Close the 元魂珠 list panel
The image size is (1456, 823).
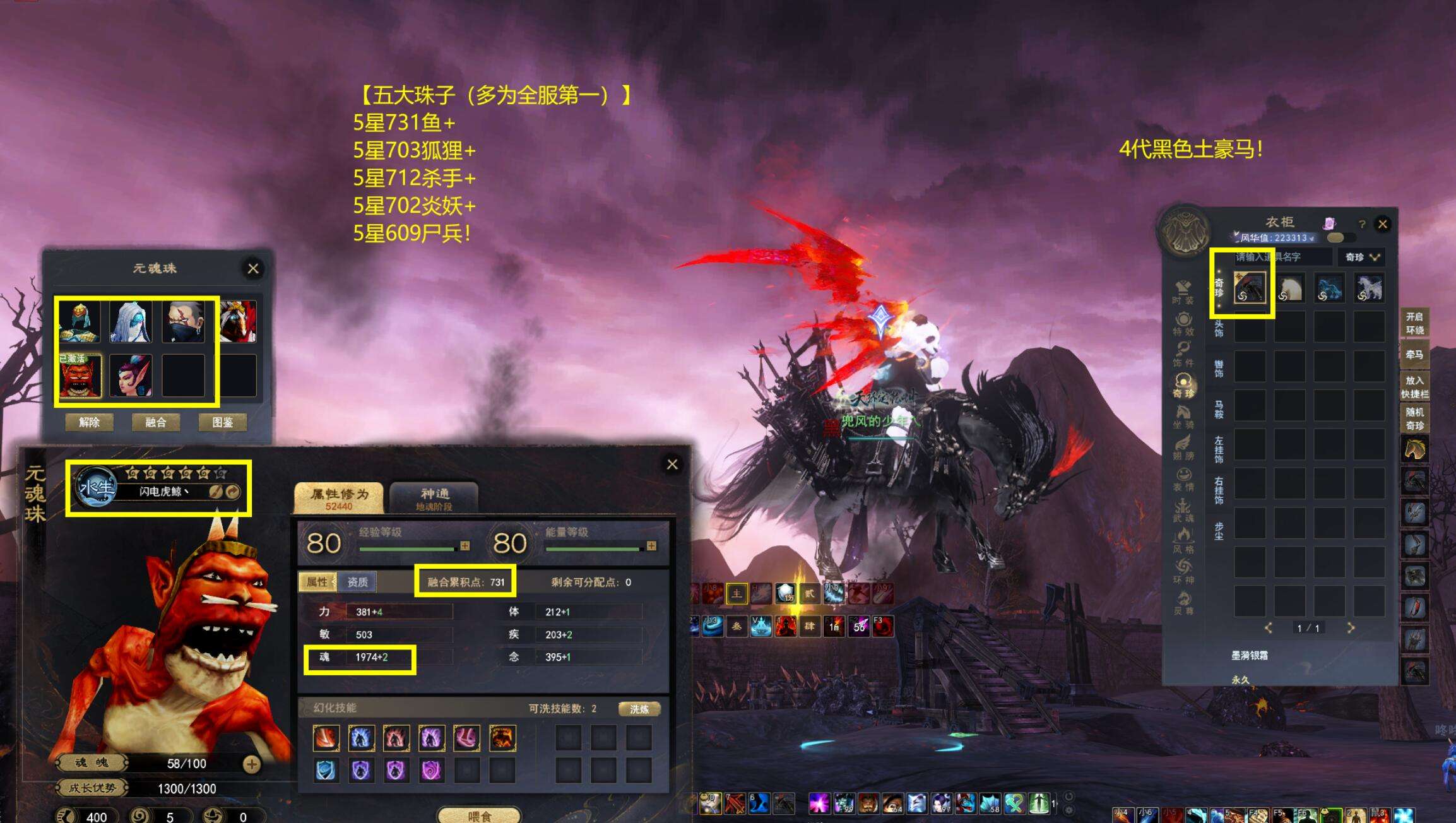[253, 269]
